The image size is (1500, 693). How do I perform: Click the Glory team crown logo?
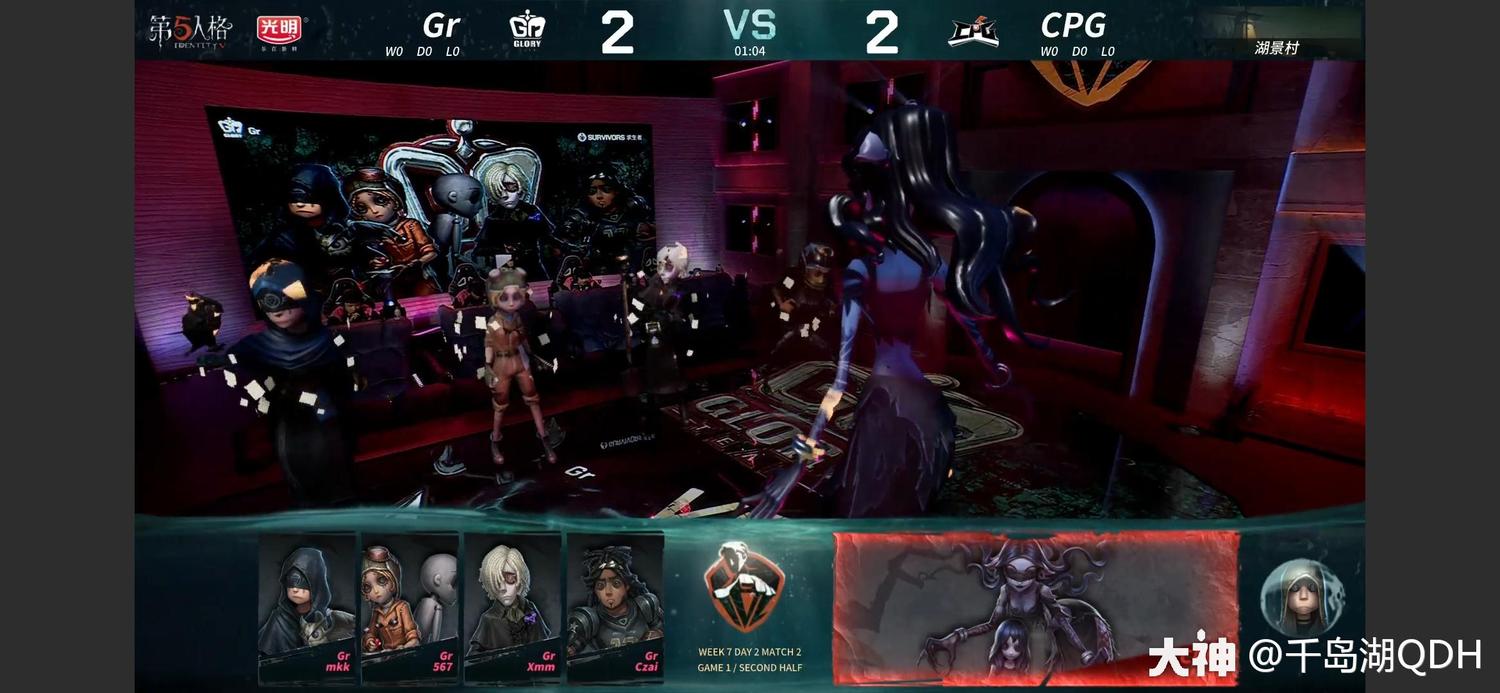point(527,31)
